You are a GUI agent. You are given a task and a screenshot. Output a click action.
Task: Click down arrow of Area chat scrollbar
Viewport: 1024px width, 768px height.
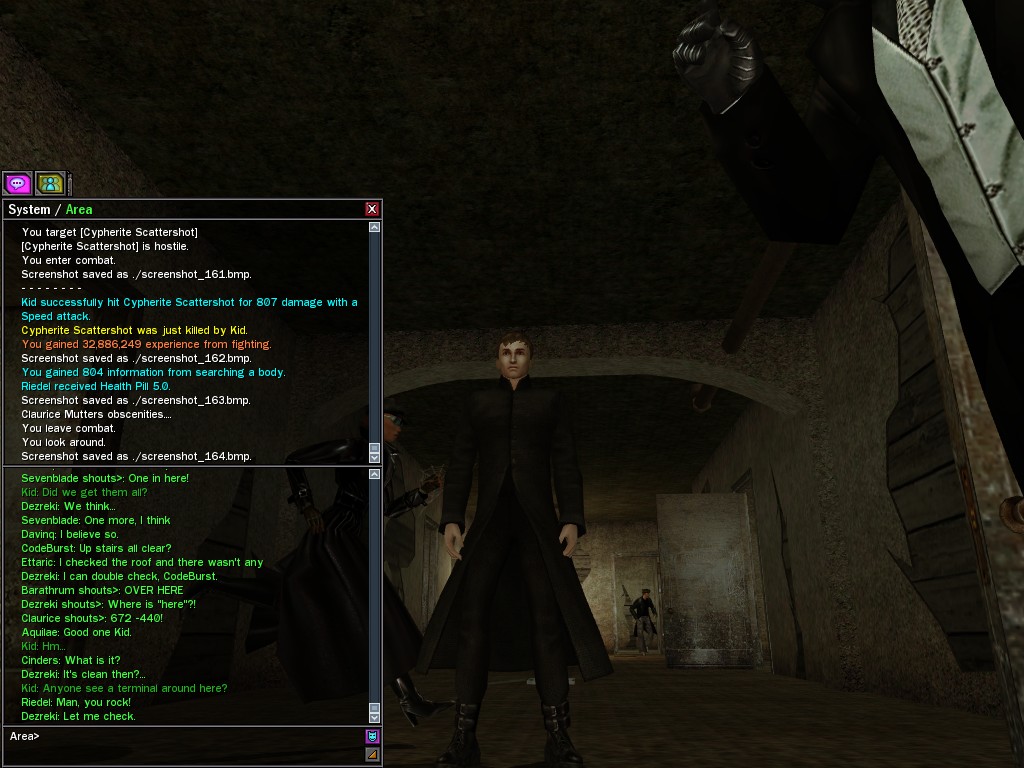coord(375,717)
